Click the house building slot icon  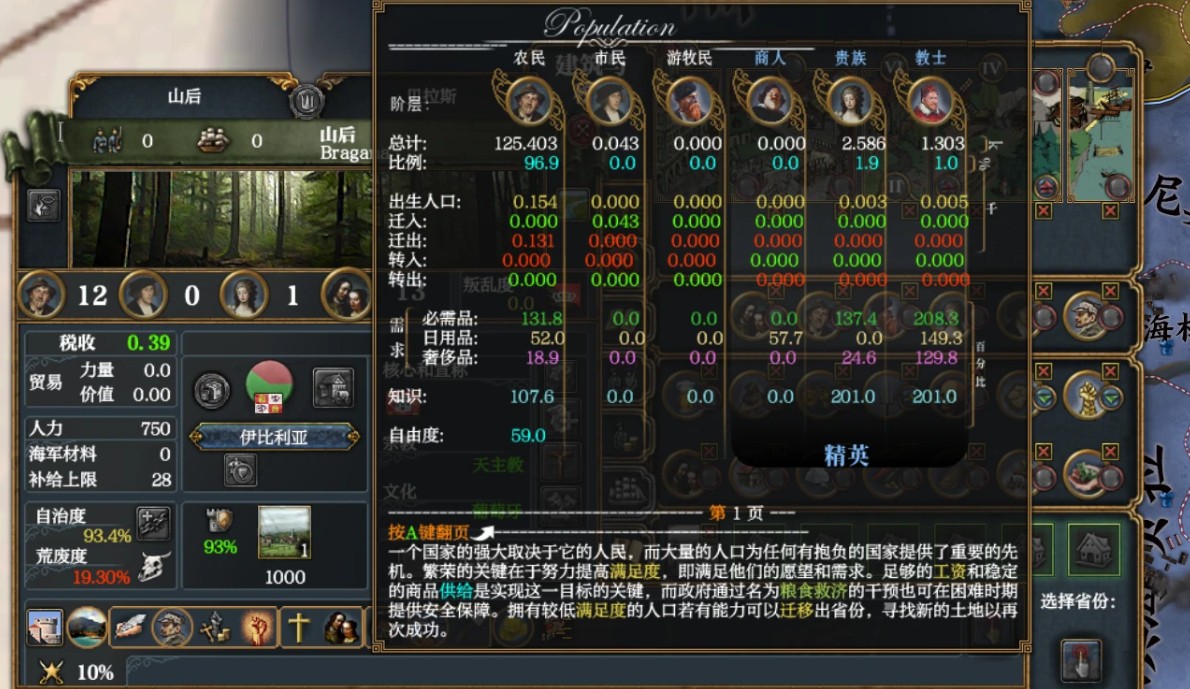tap(1093, 548)
